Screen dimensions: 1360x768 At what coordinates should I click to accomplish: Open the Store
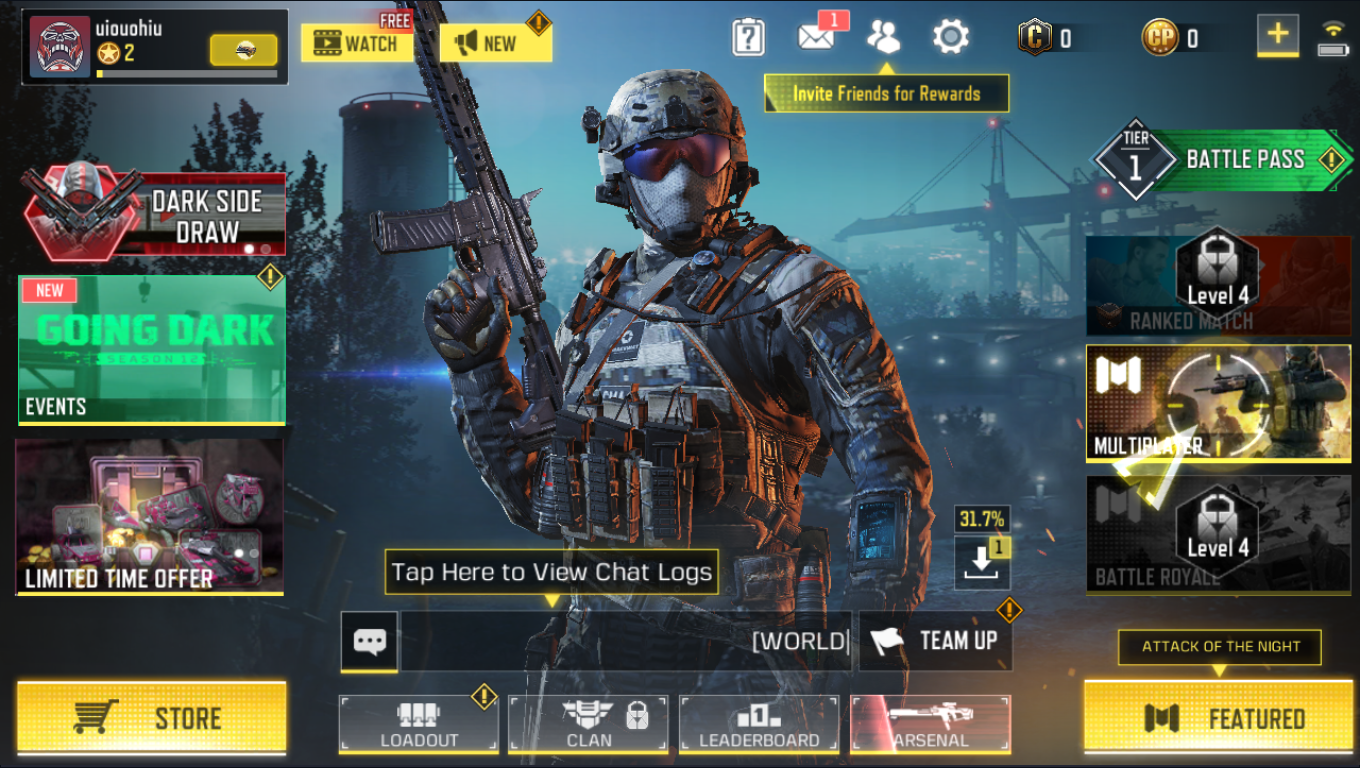(151, 718)
